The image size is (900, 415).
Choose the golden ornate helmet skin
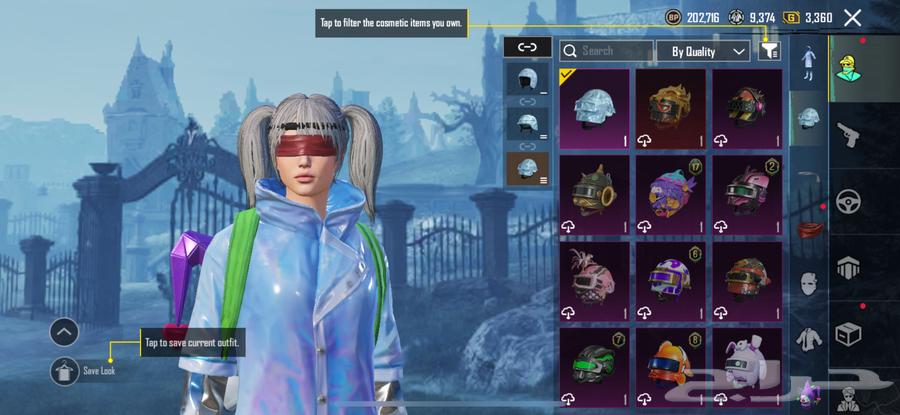(670, 108)
